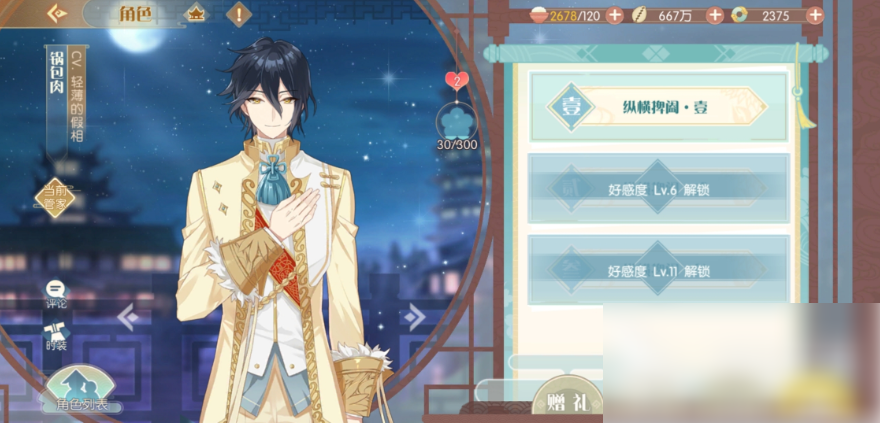Select the 好感度 Lv.11 解锁 locked entry

pyautogui.click(x=657, y=270)
